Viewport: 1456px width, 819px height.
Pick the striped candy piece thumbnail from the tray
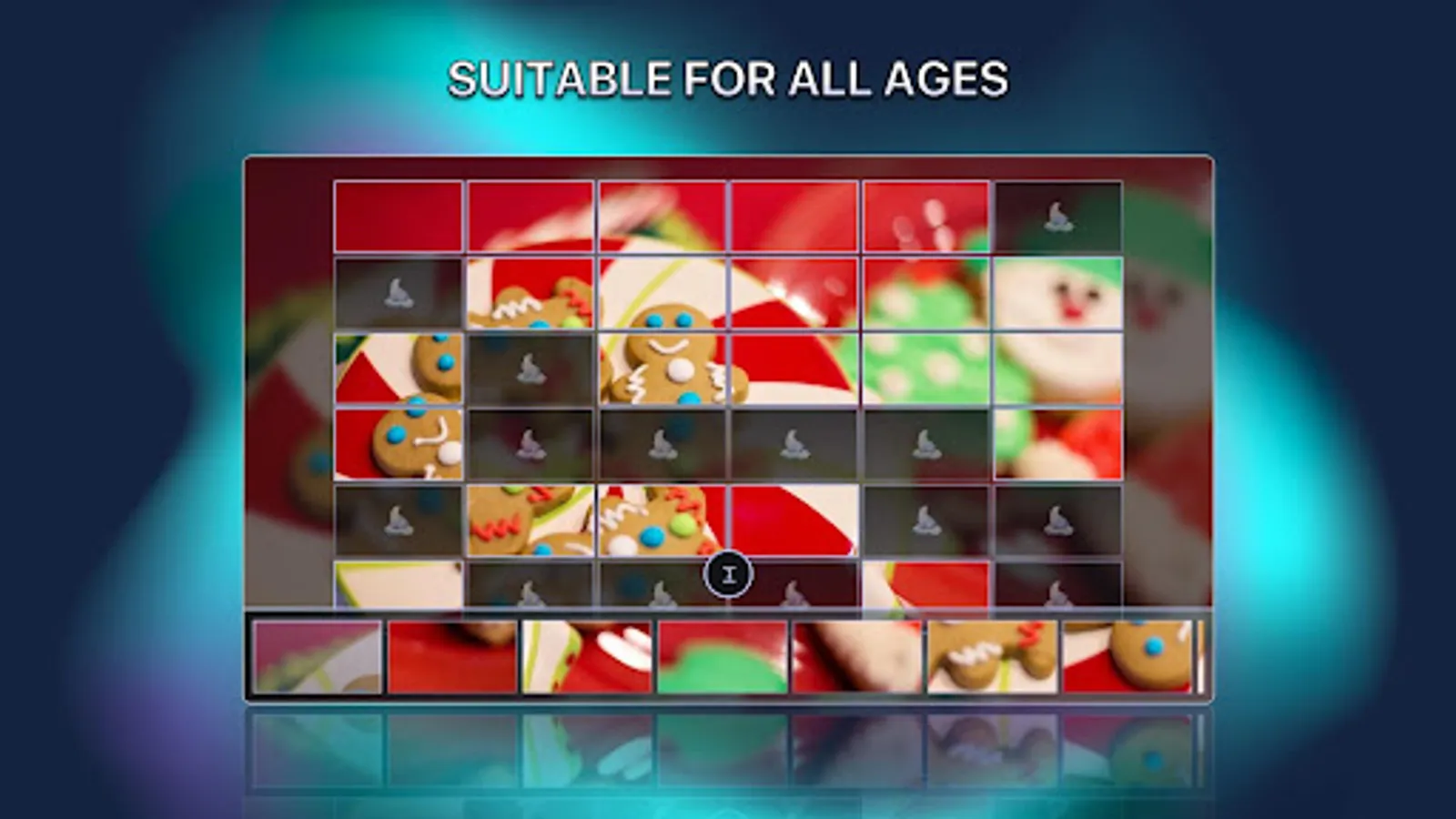point(587,658)
